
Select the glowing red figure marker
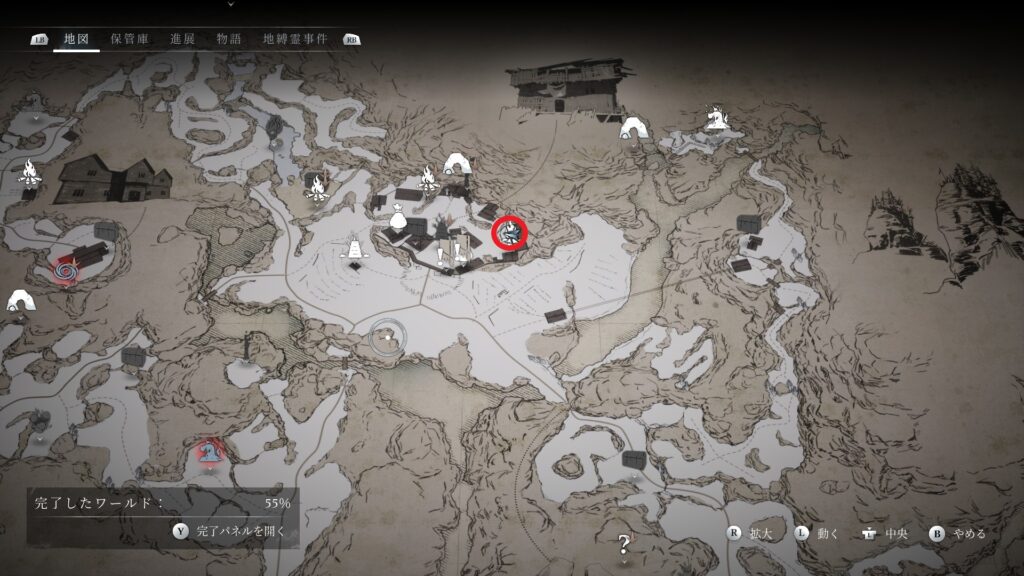[208, 453]
